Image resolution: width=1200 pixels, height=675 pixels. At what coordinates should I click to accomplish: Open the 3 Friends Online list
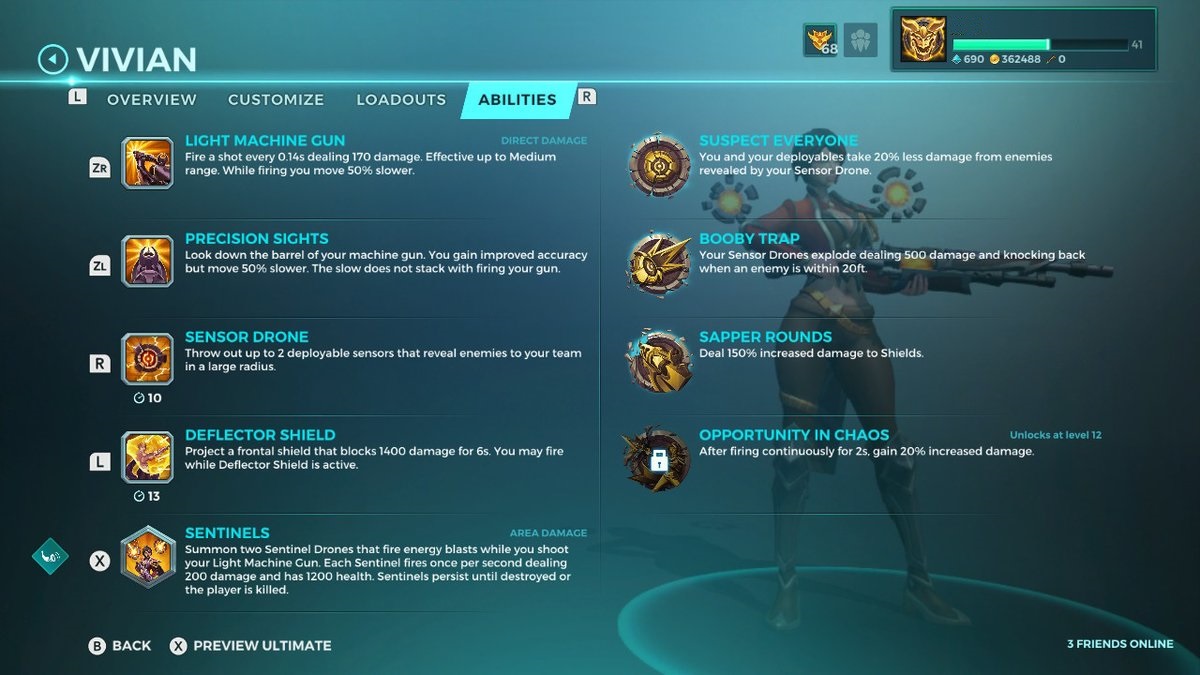(x=1120, y=644)
